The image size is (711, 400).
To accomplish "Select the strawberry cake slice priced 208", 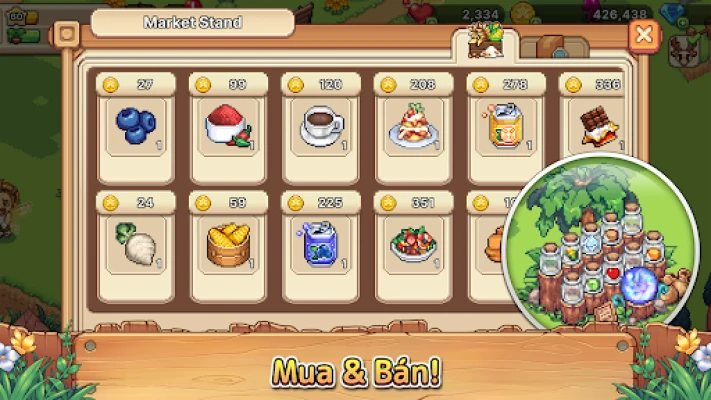I will (414, 124).
